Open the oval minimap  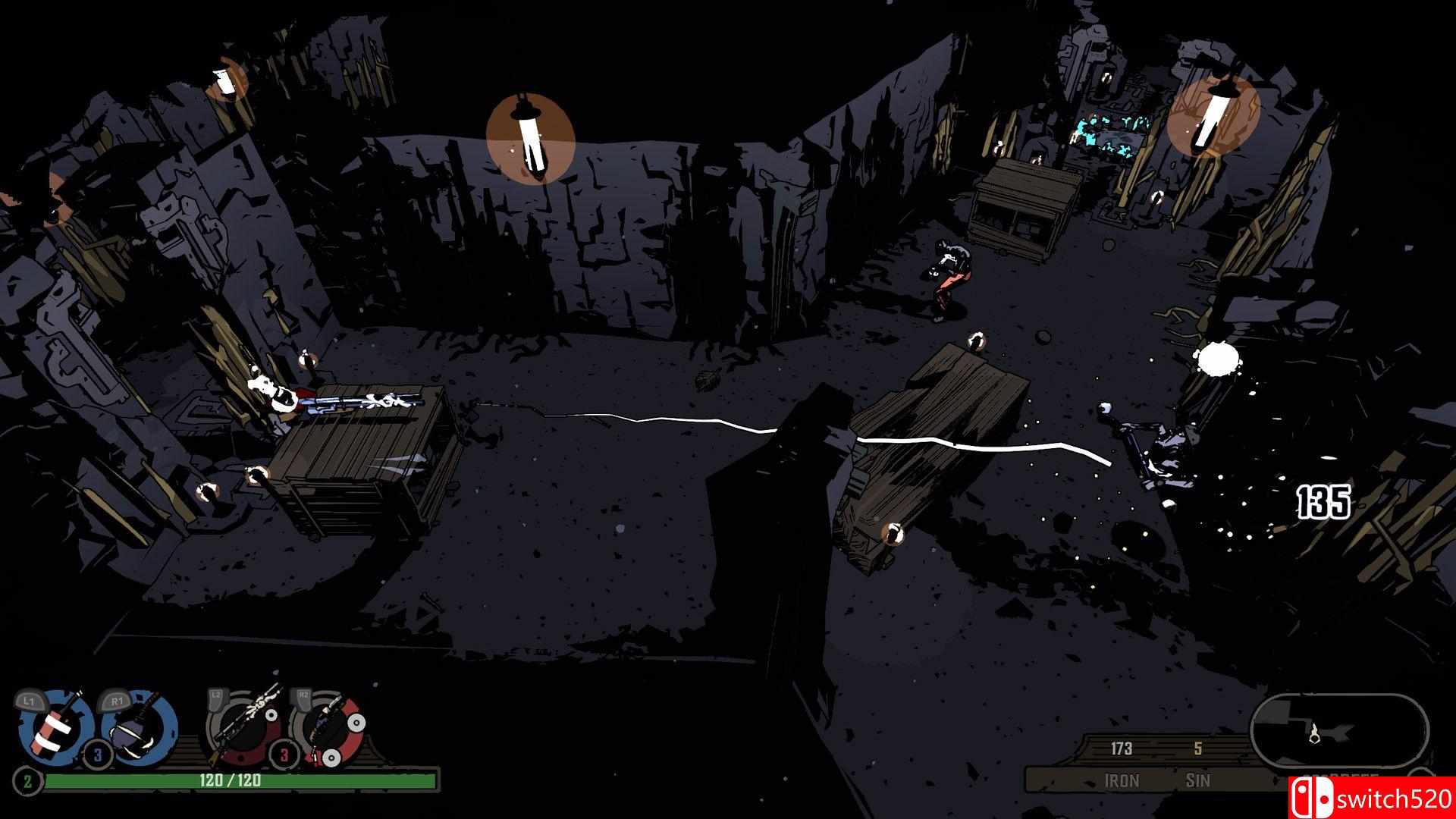(1339, 732)
